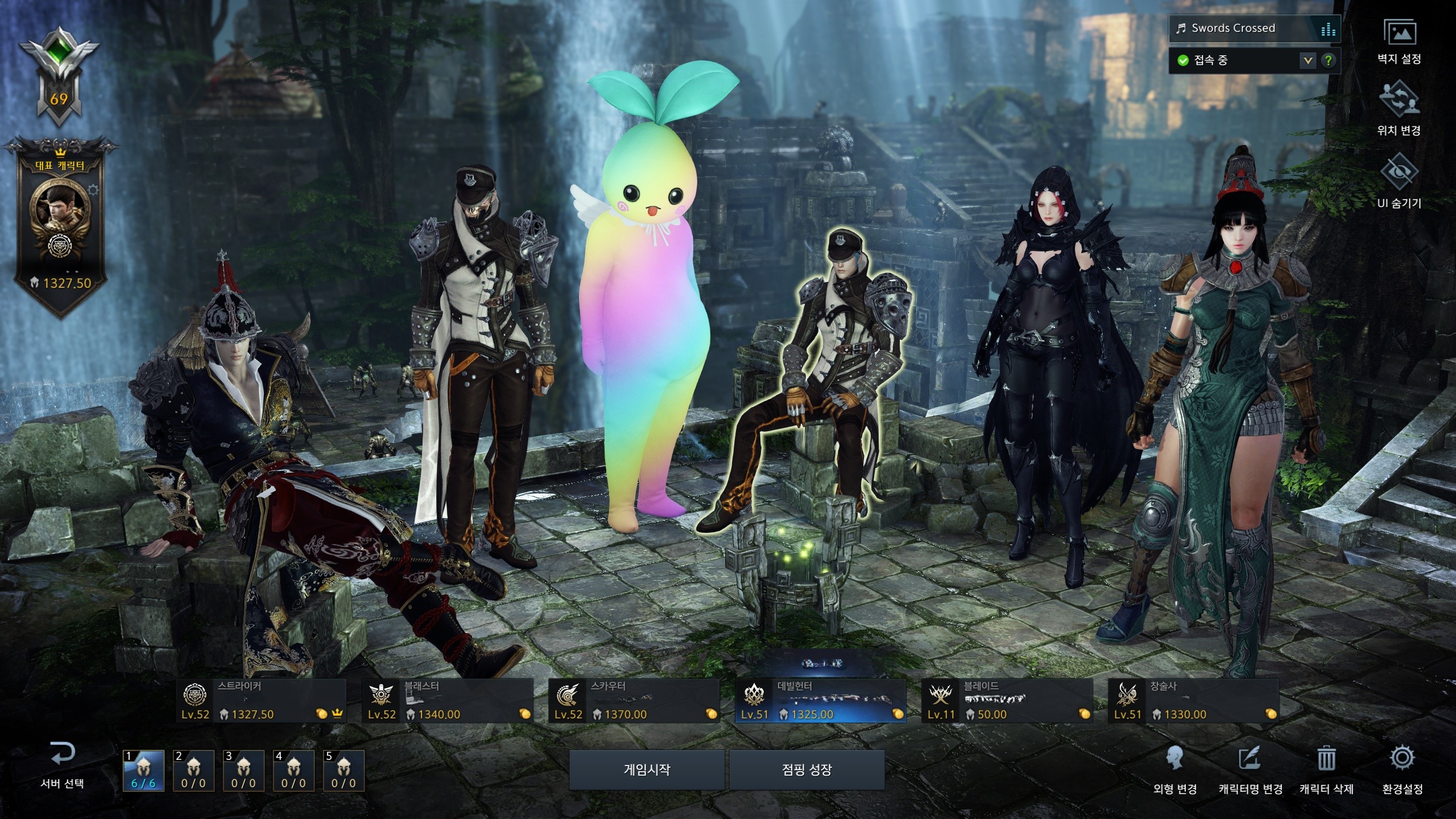The image size is (1456, 819).
Task: Choose the 블래스터 character card
Action: [x=448, y=701]
